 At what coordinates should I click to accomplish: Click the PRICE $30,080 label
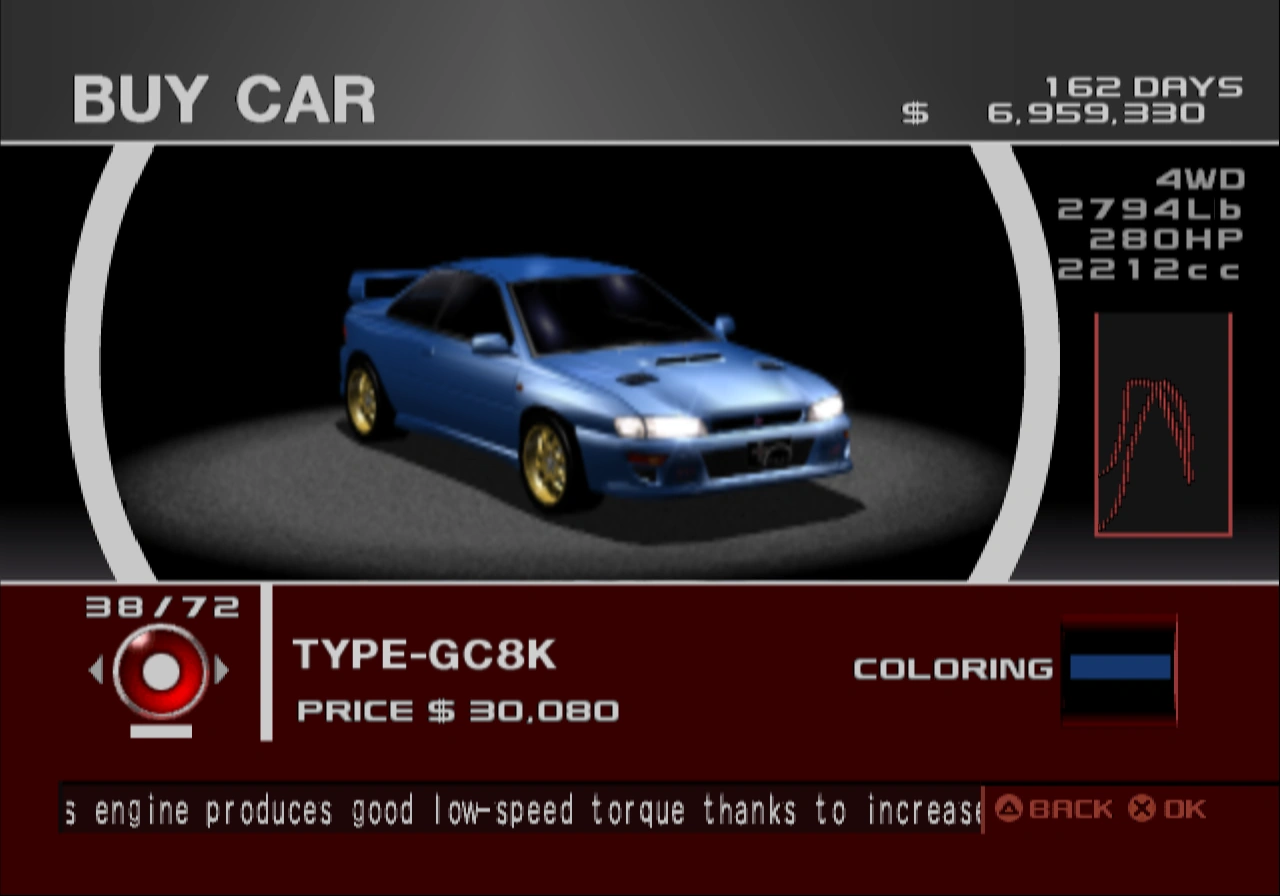click(x=458, y=711)
